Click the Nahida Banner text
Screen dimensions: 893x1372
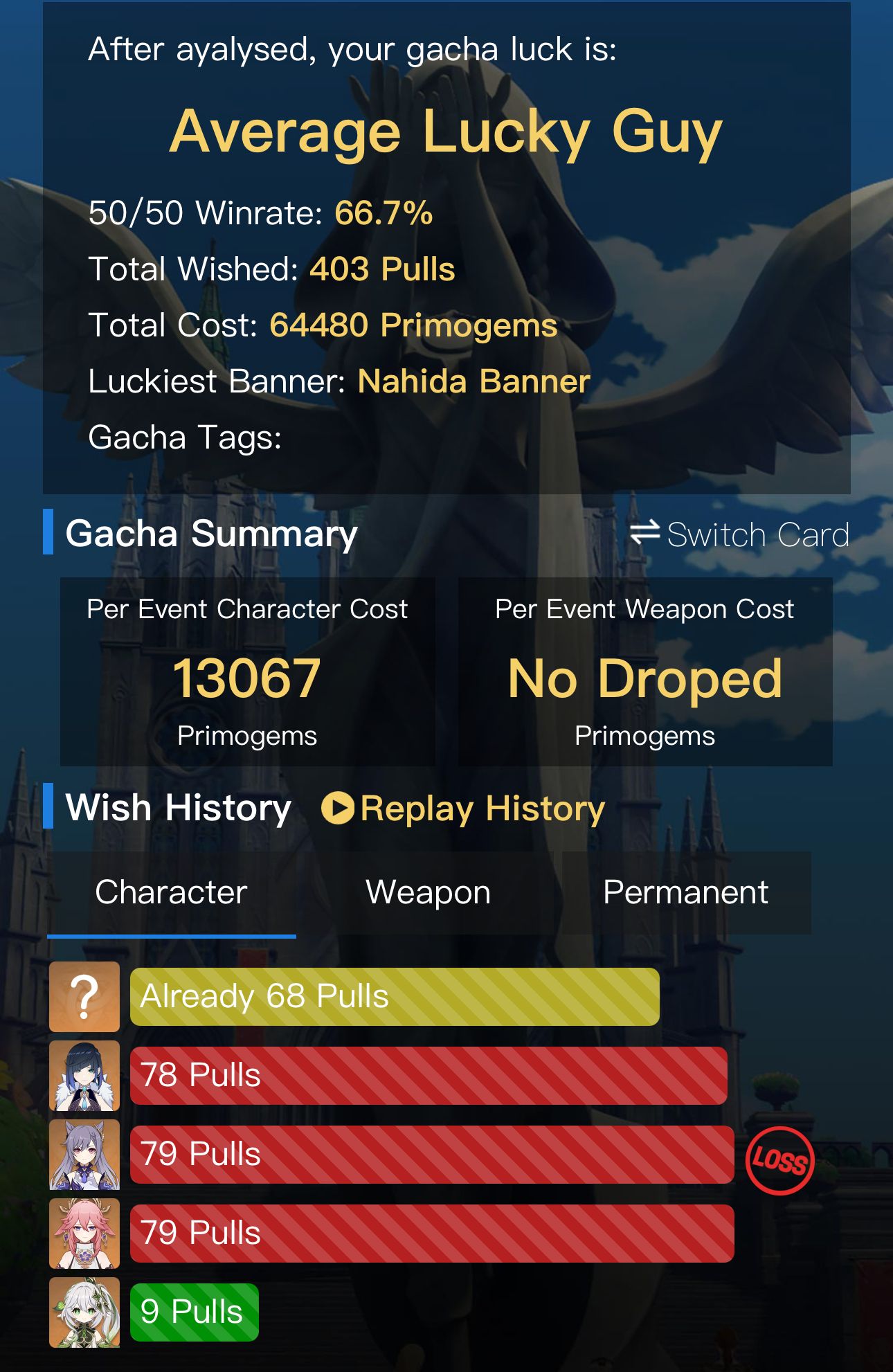click(473, 379)
